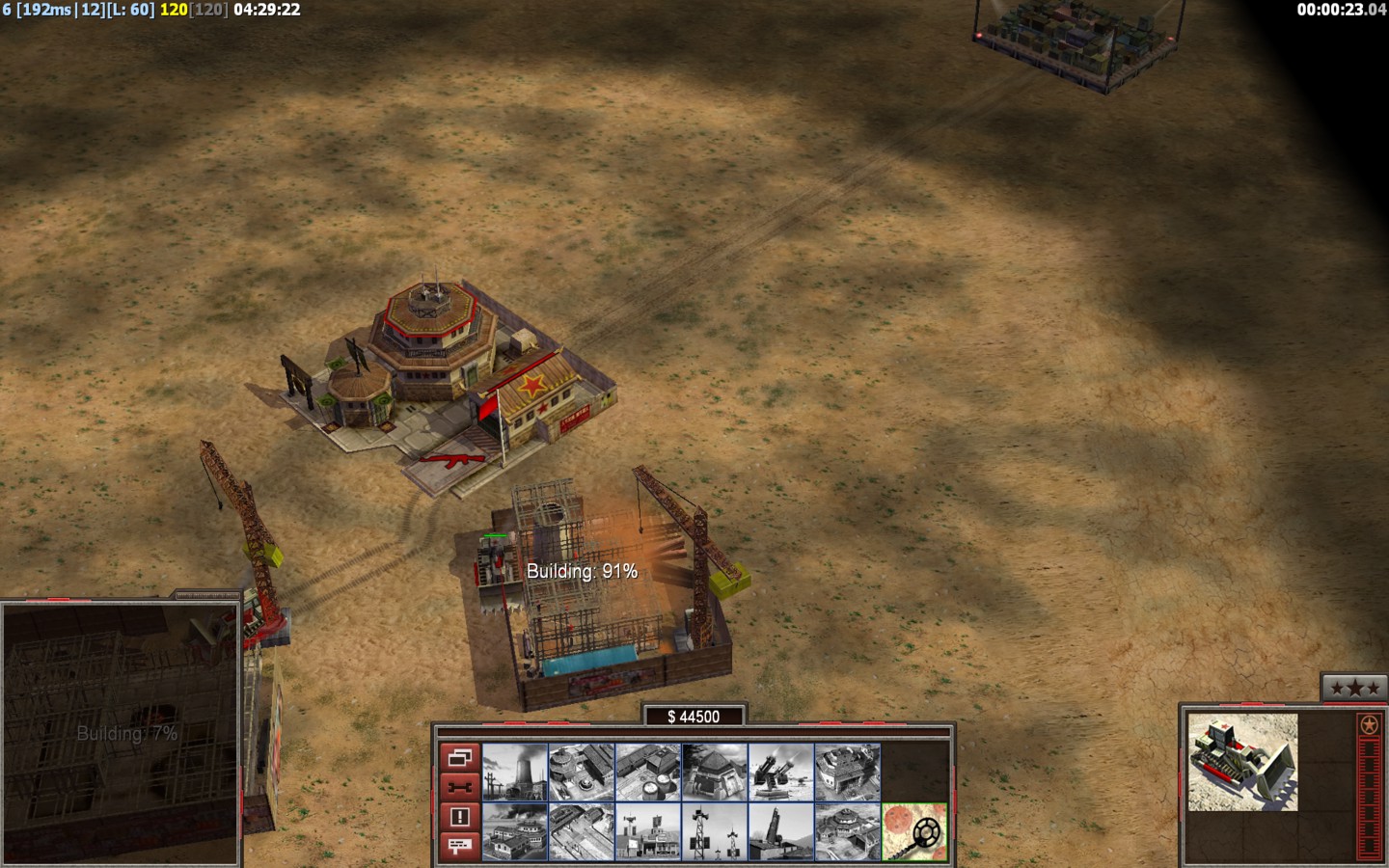Build a Gattling Cannon defense
This screenshot has height=868, width=1389.
point(781,772)
